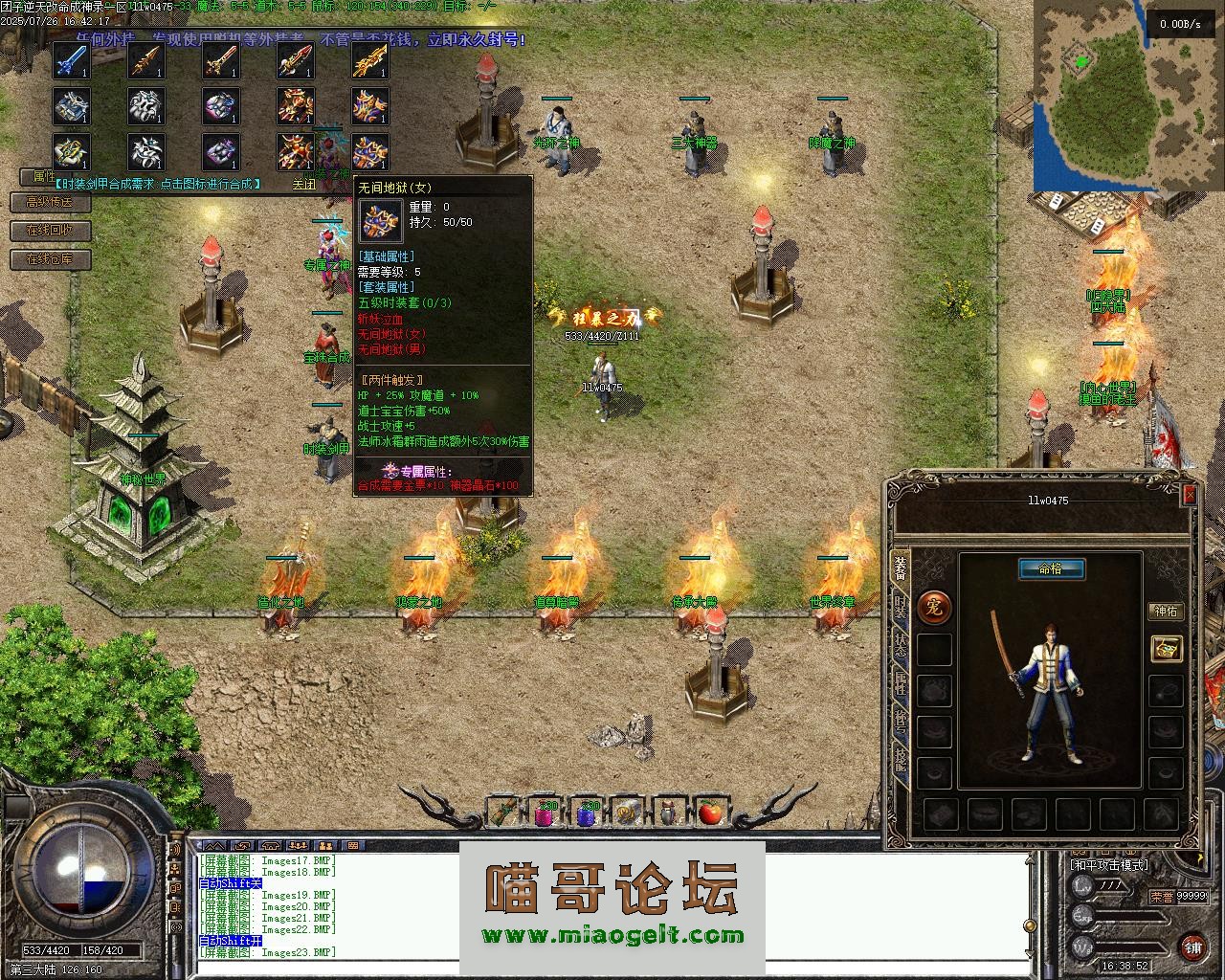Open the round red 铺 shop button
This screenshot has width=1225, height=980.
click(x=1192, y=947)
